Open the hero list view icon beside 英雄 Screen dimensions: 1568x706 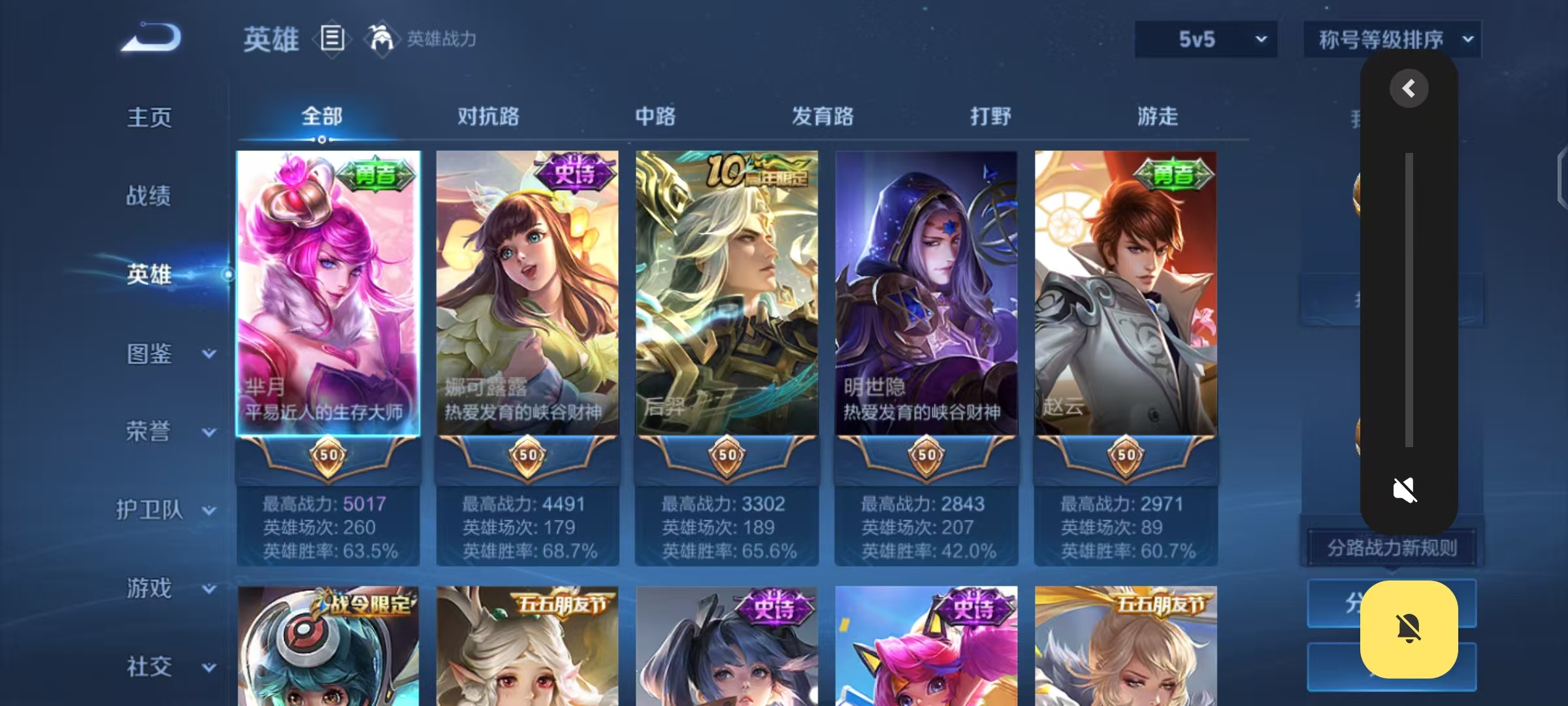[333, 39]
